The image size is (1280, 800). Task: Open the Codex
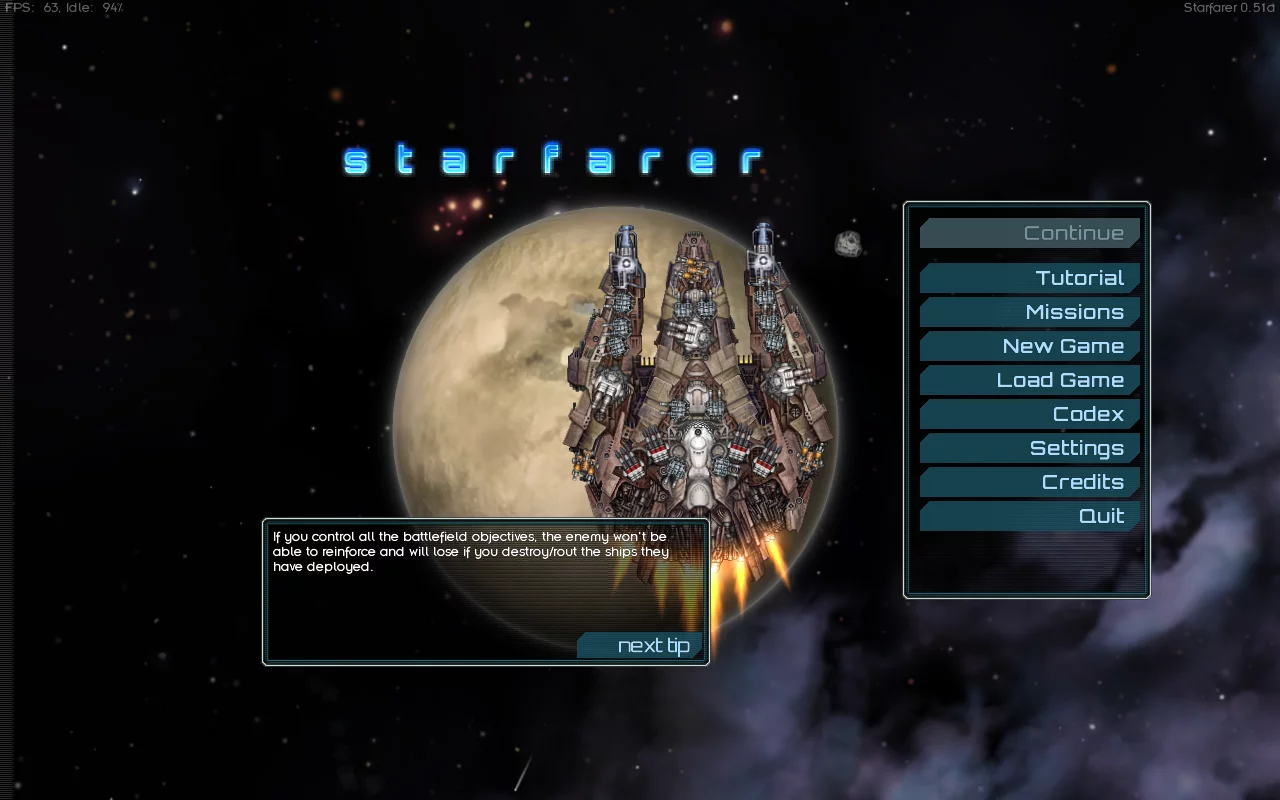1030,414
